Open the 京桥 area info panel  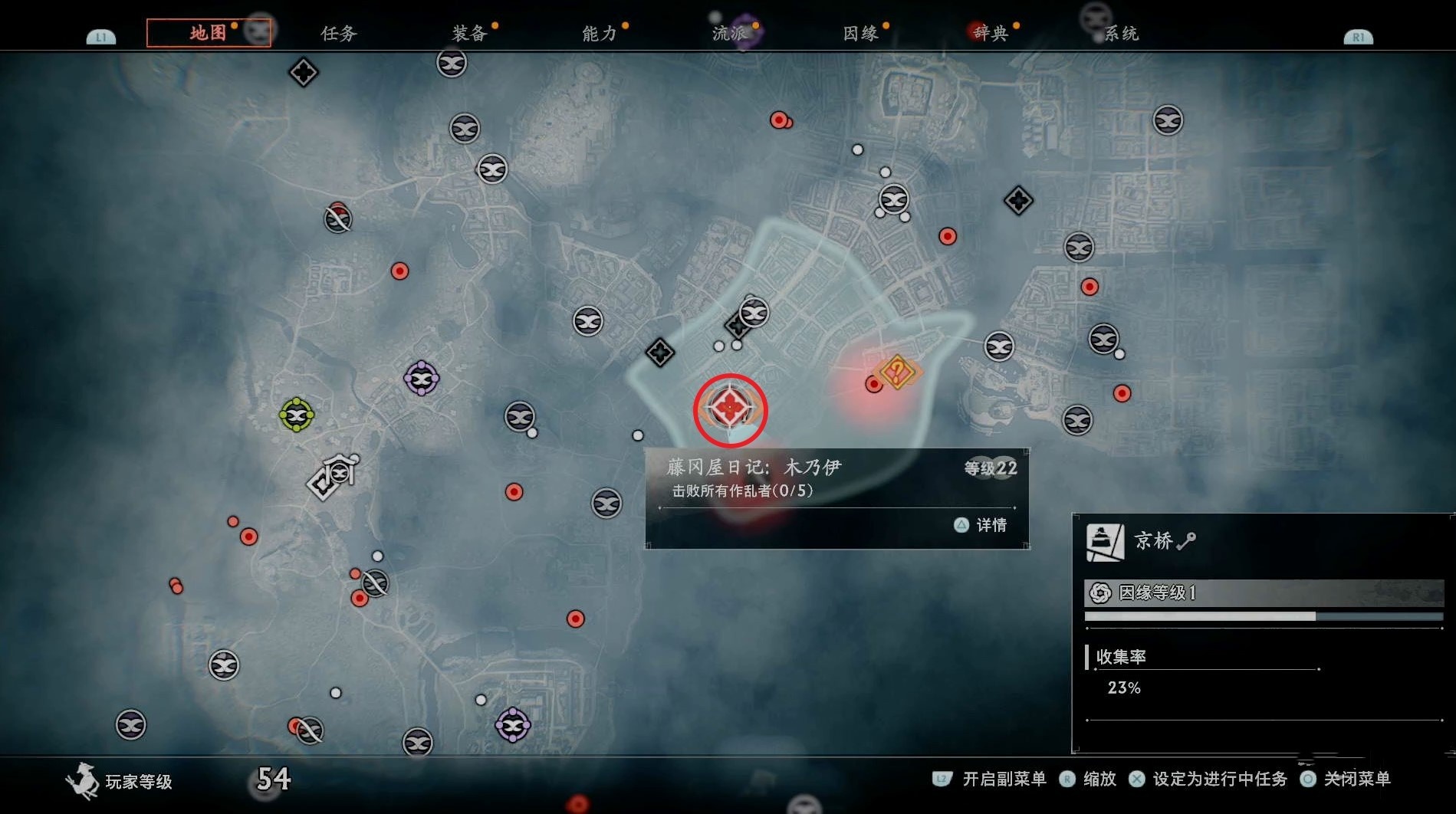pyautogui.click(x=1153, y=541)
